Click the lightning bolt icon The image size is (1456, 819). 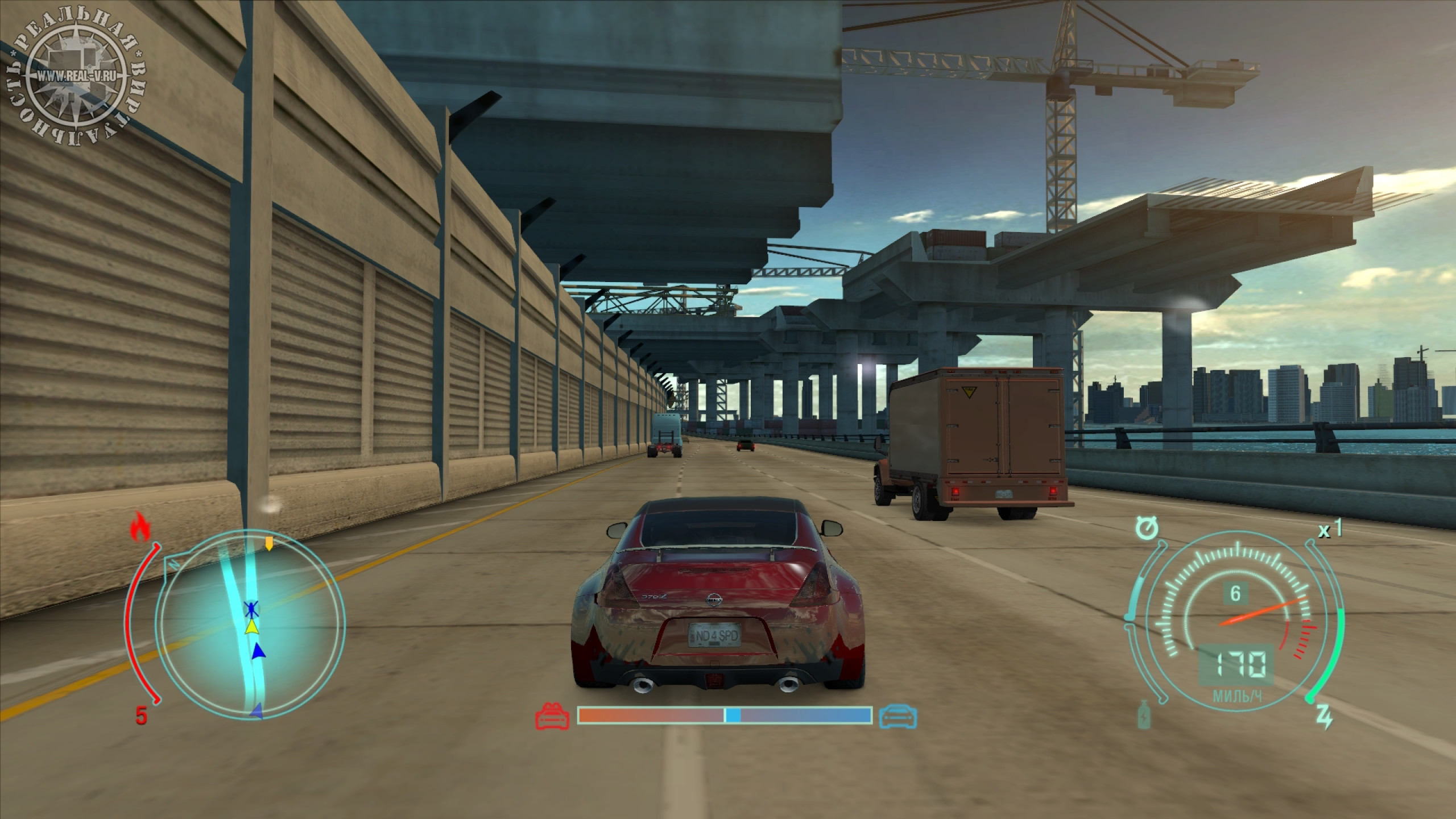tap(1324, 718)
